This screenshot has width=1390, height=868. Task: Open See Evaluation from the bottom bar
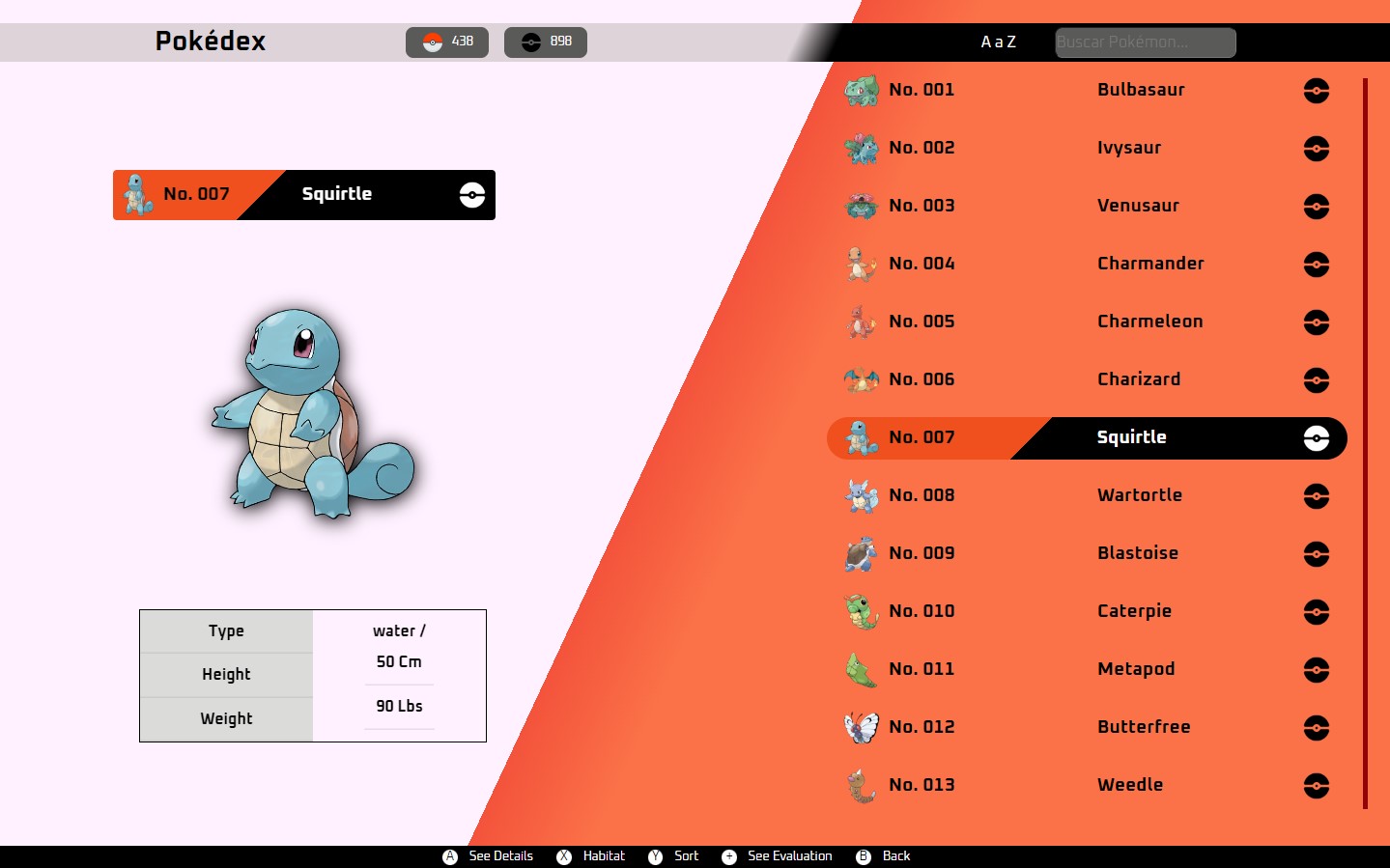pos(777,856)
